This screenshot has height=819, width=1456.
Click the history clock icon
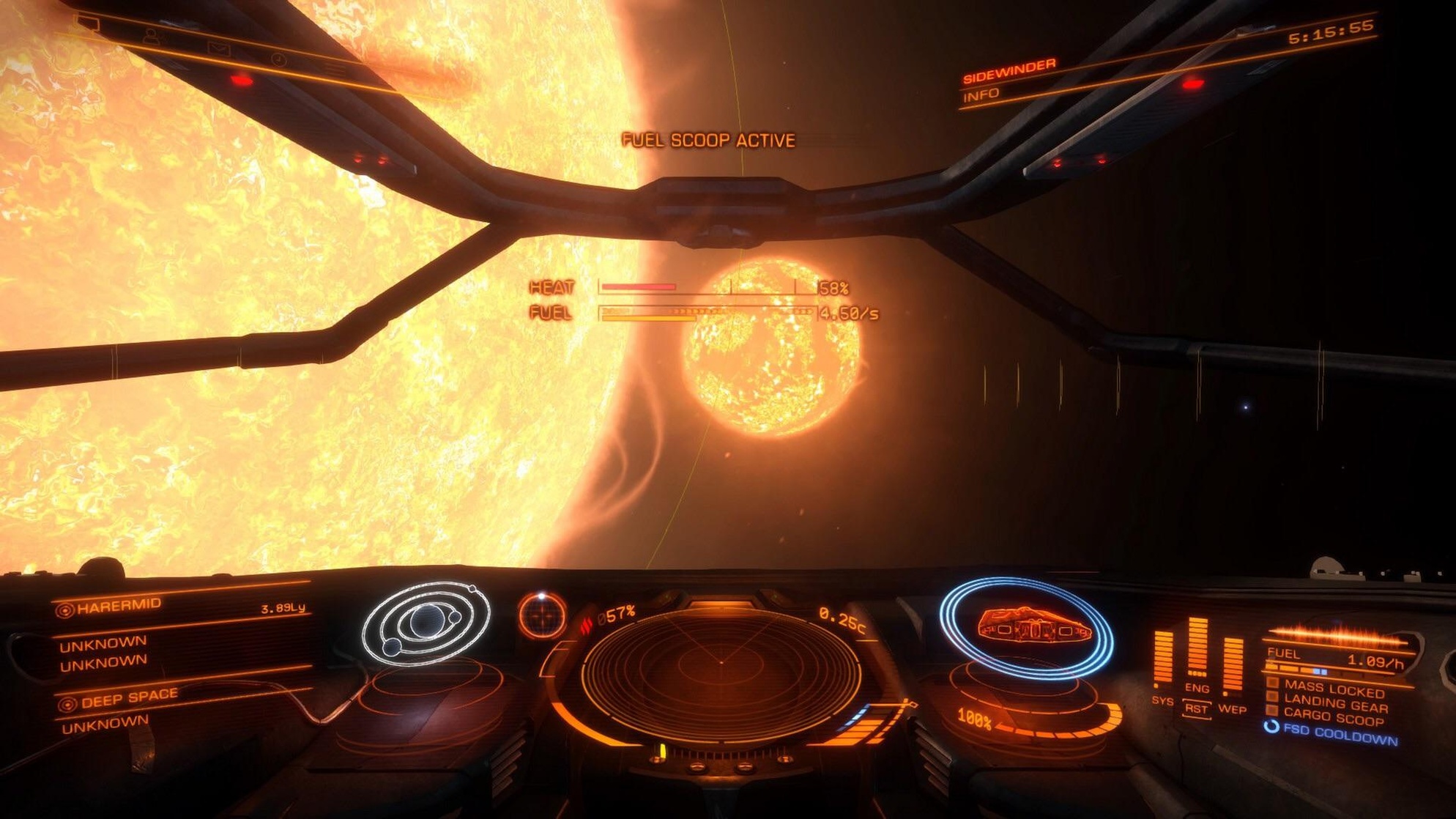(280, 60)
